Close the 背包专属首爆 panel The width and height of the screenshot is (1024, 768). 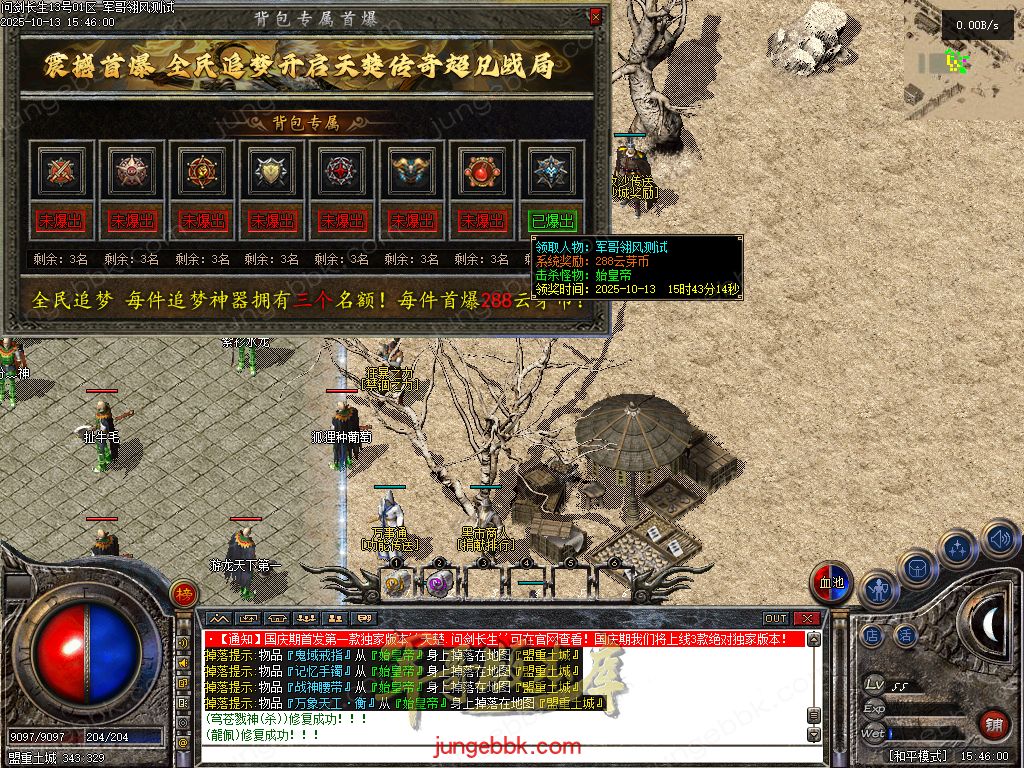tap(596, 16)
